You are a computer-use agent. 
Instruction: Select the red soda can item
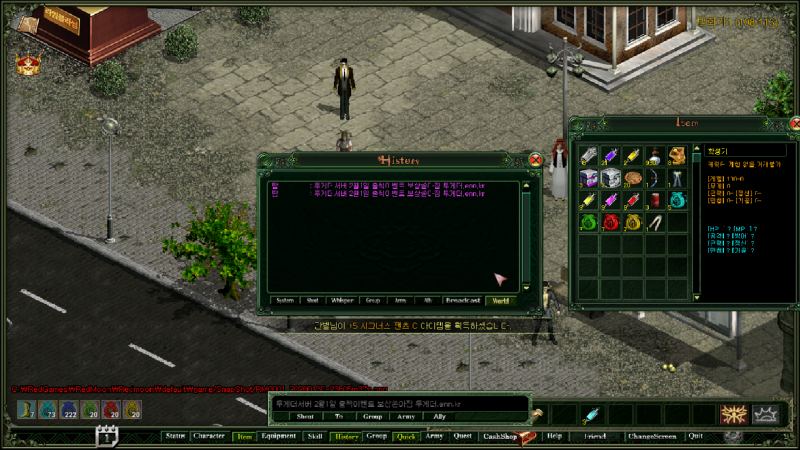655,200
